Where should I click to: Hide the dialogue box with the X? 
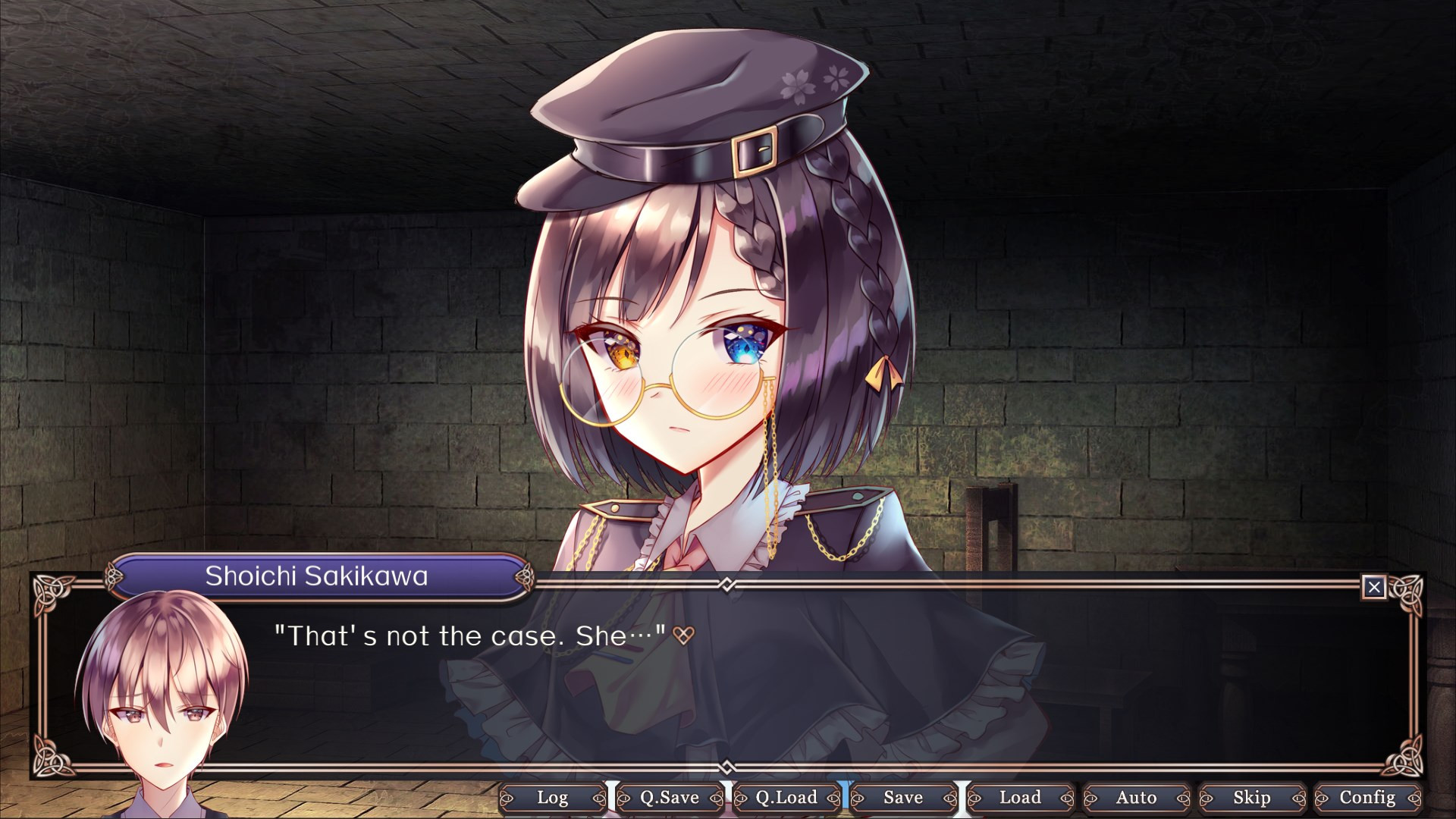coord(1374,587)
